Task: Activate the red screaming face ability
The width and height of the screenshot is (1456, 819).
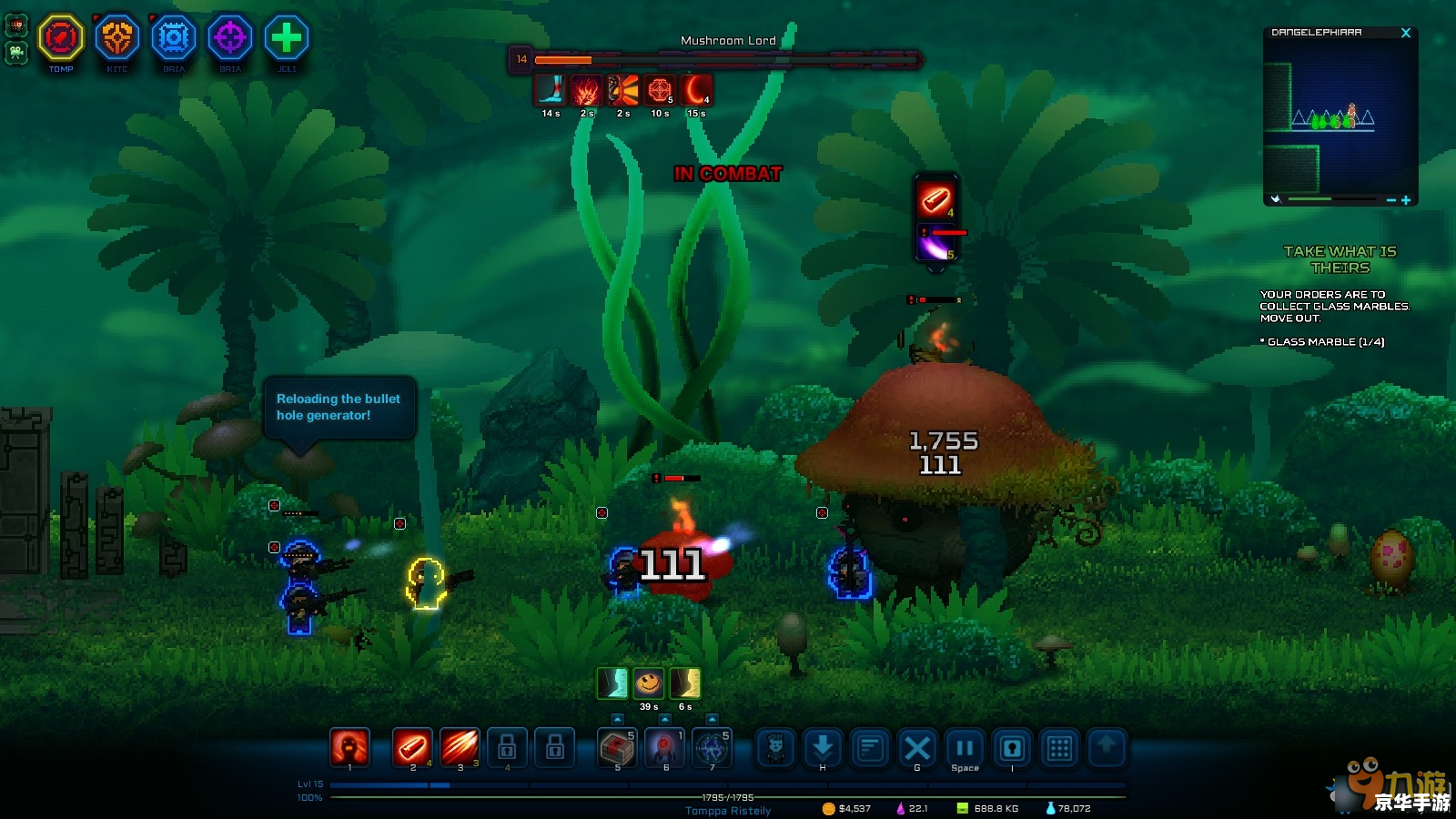Action: pos(349,748)
